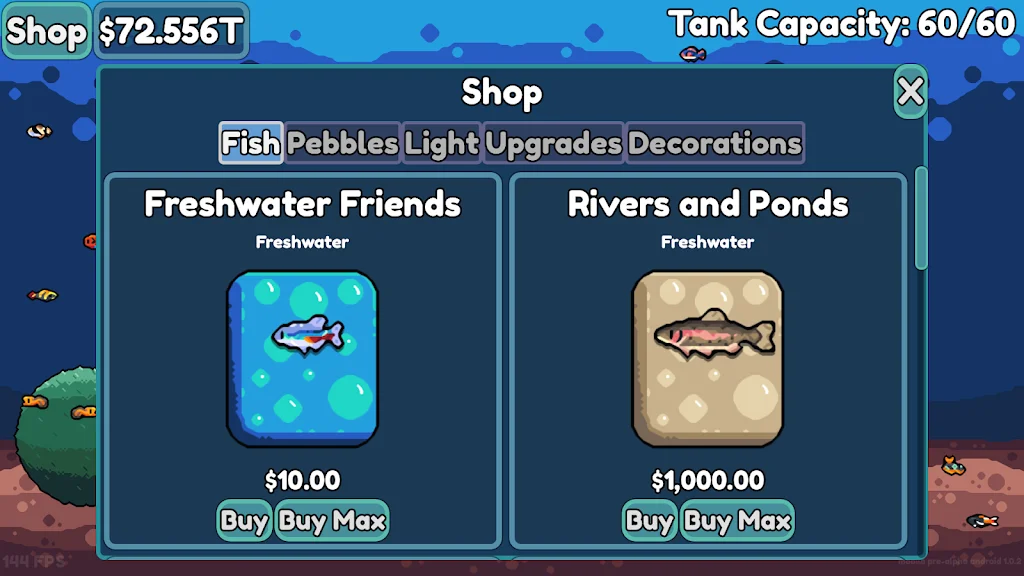The image size is (1024, 576).
Task: Open the Light tab
Action: click(442, 143)
